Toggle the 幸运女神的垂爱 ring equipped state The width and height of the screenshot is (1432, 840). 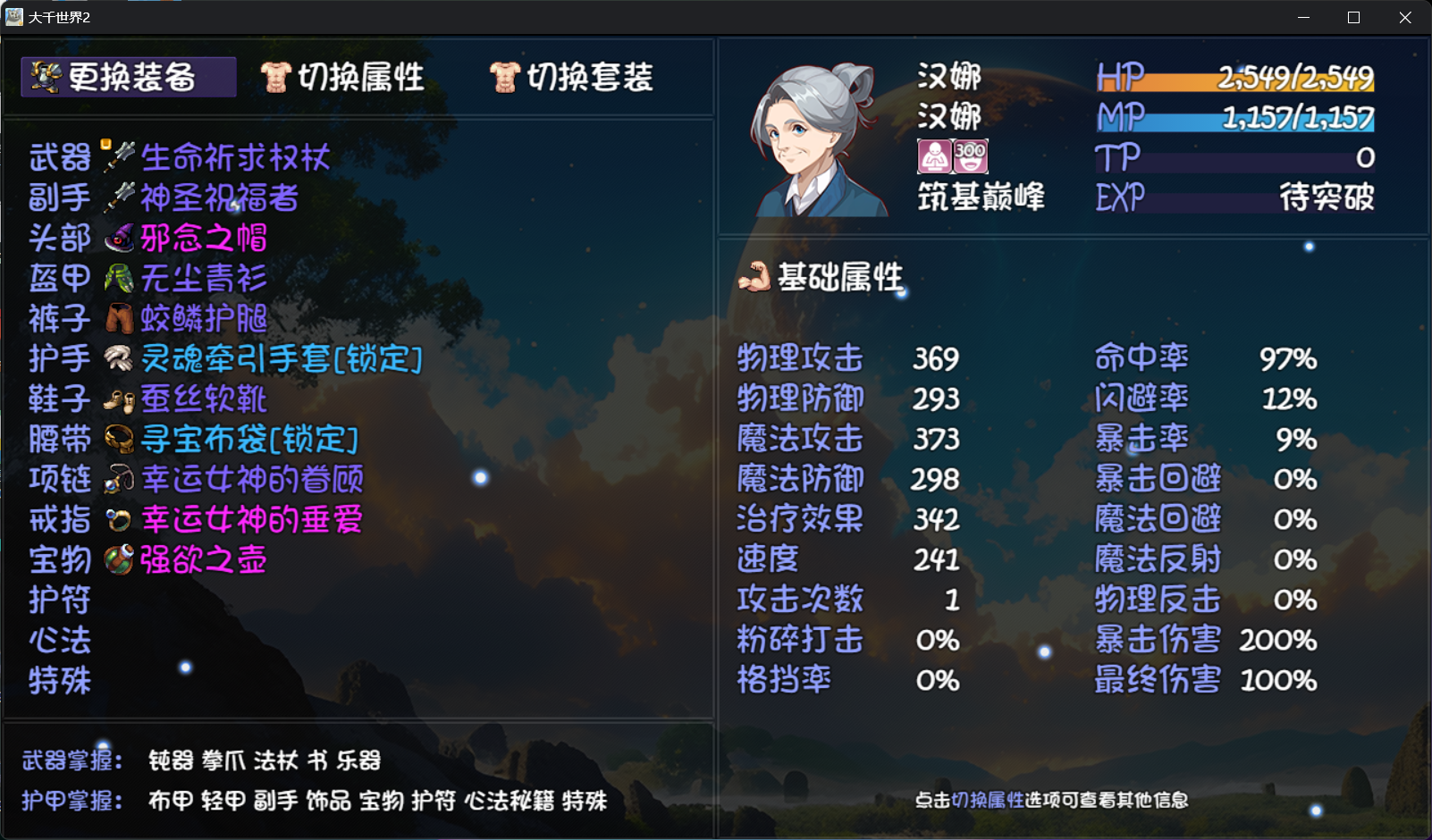(116, 519)
